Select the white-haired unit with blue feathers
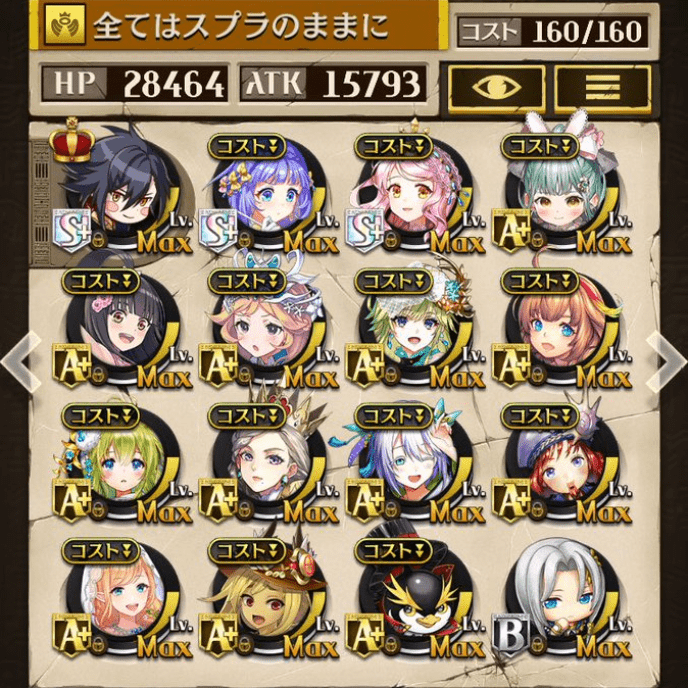The height and width of the screenshot is (688, 688). pyautogui.click(x=411, y=466)
